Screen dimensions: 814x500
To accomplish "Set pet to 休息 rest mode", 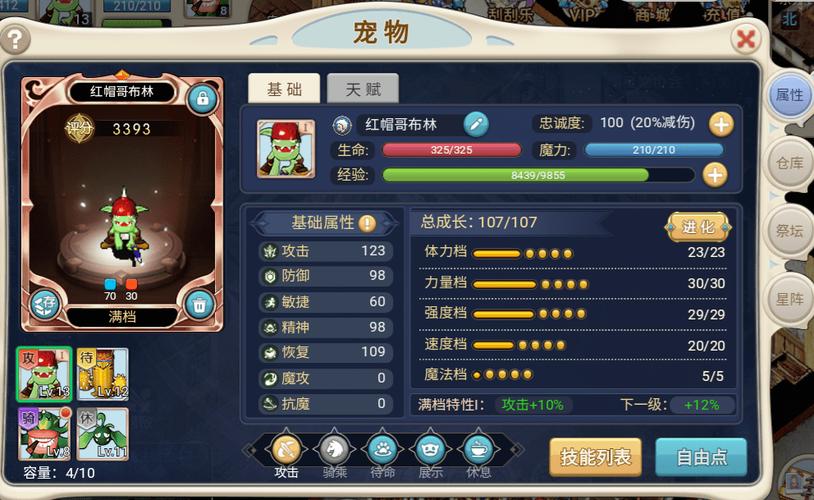I will (x=477, y=451).
